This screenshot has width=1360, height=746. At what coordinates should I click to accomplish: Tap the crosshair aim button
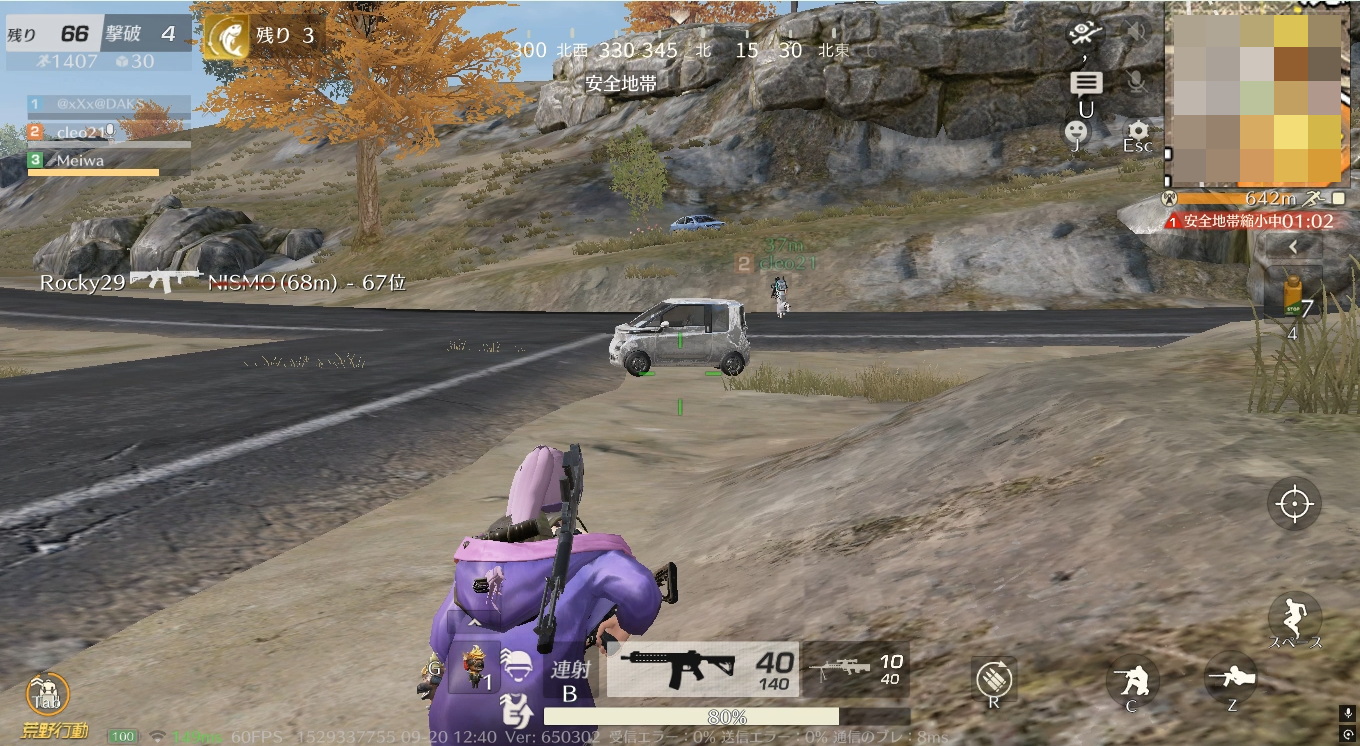click(1294, 503)
